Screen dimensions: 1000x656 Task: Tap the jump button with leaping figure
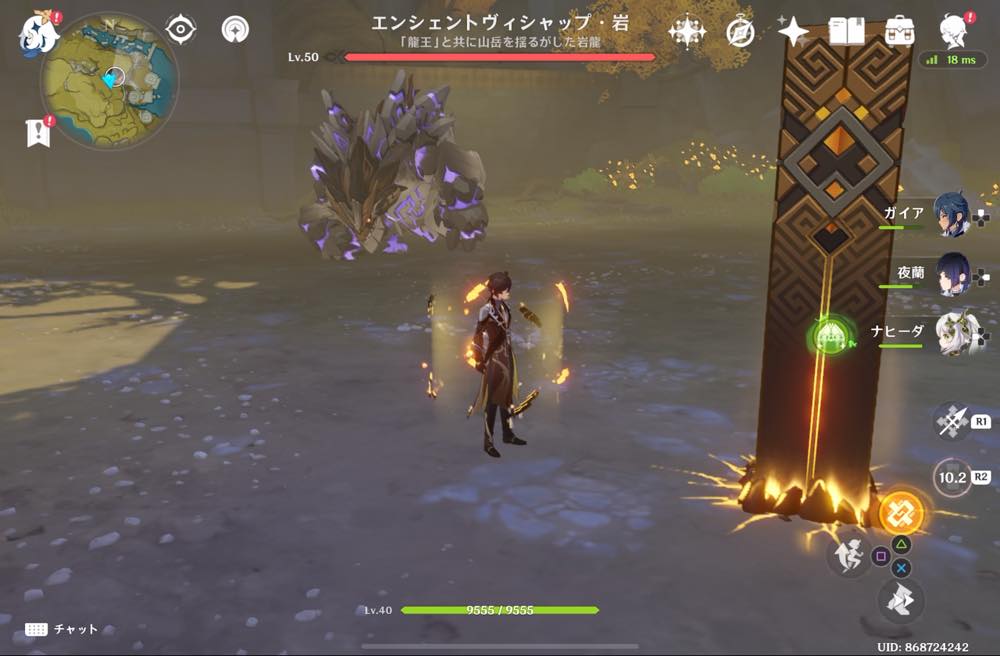point(847,556)
